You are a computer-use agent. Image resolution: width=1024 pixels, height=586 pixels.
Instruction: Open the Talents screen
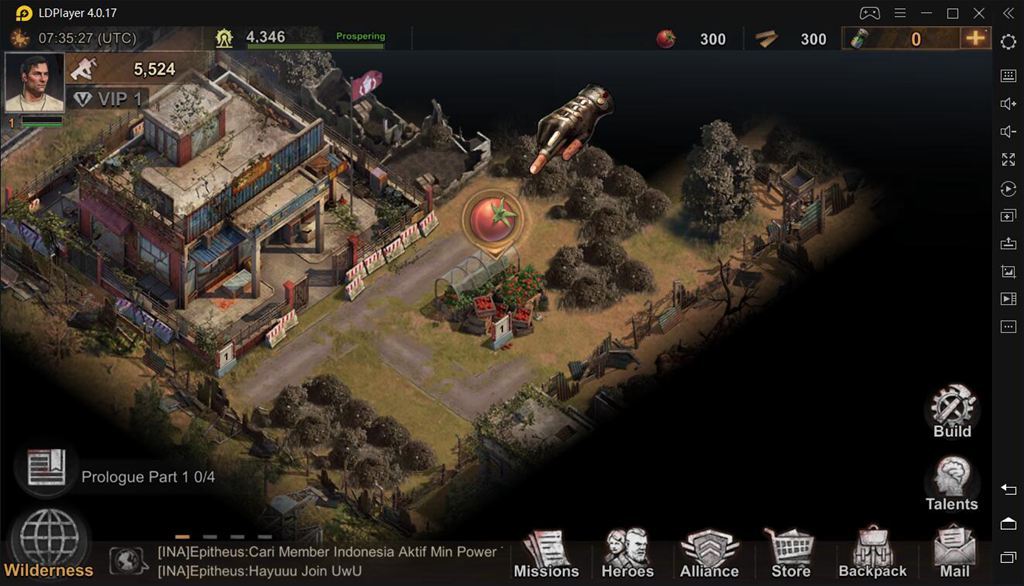[x=951, y=483]
